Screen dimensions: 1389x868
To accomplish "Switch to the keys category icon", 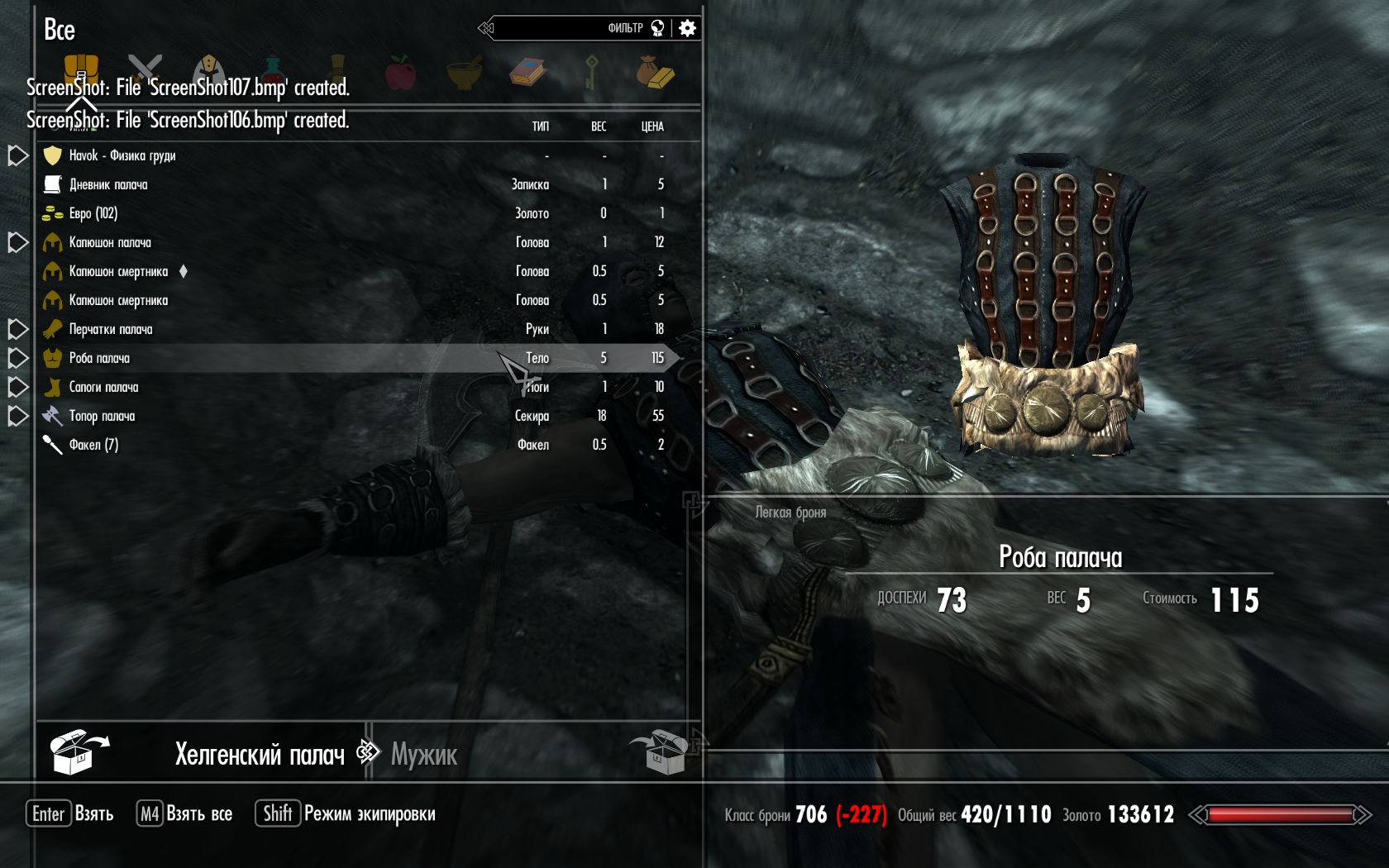I will click(591, 72).
